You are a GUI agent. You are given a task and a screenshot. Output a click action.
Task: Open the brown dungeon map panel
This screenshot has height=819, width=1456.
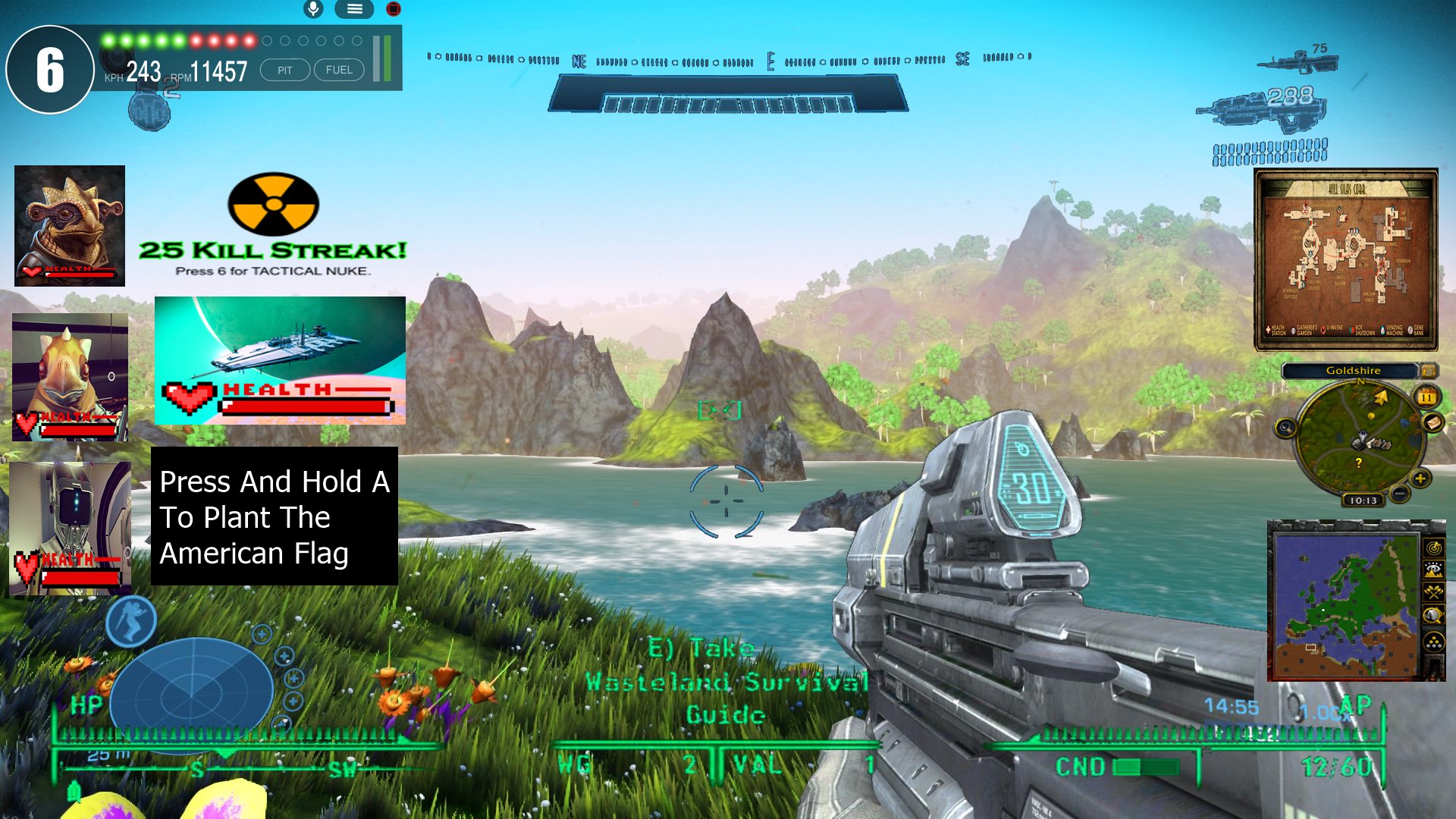(1346, 259)
